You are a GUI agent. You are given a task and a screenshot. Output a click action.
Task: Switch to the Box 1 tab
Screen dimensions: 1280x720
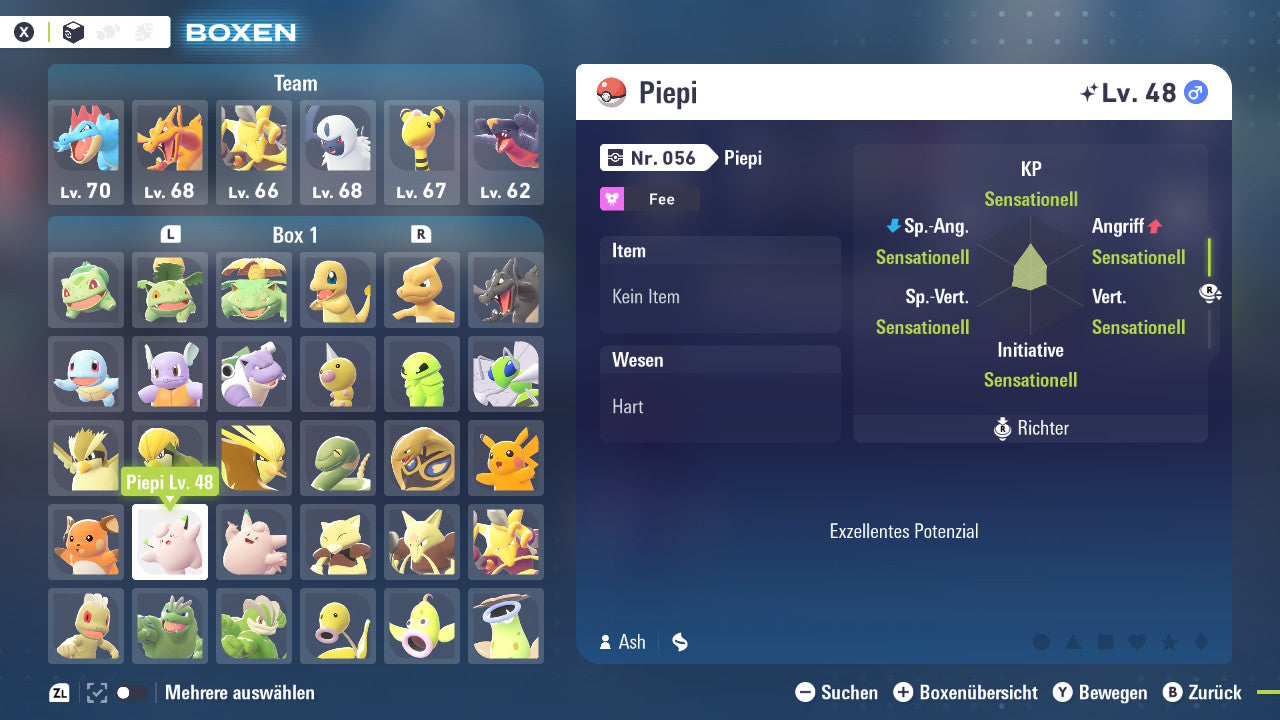296,235
